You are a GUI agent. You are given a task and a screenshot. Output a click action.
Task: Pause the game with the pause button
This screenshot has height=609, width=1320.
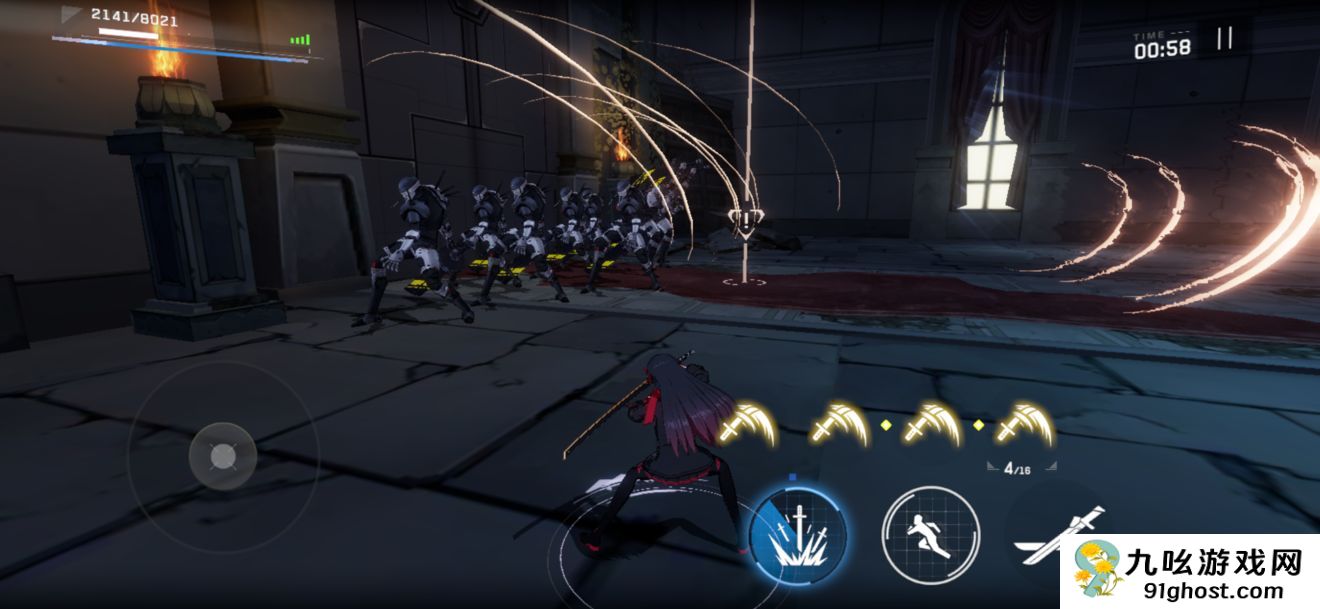[x=1224, y=39]
